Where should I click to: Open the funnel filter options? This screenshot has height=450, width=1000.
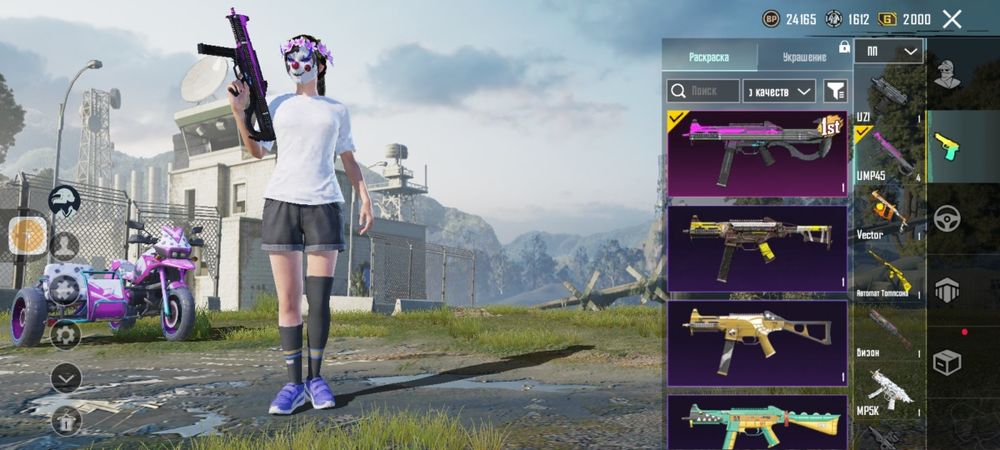coord(835,91)
